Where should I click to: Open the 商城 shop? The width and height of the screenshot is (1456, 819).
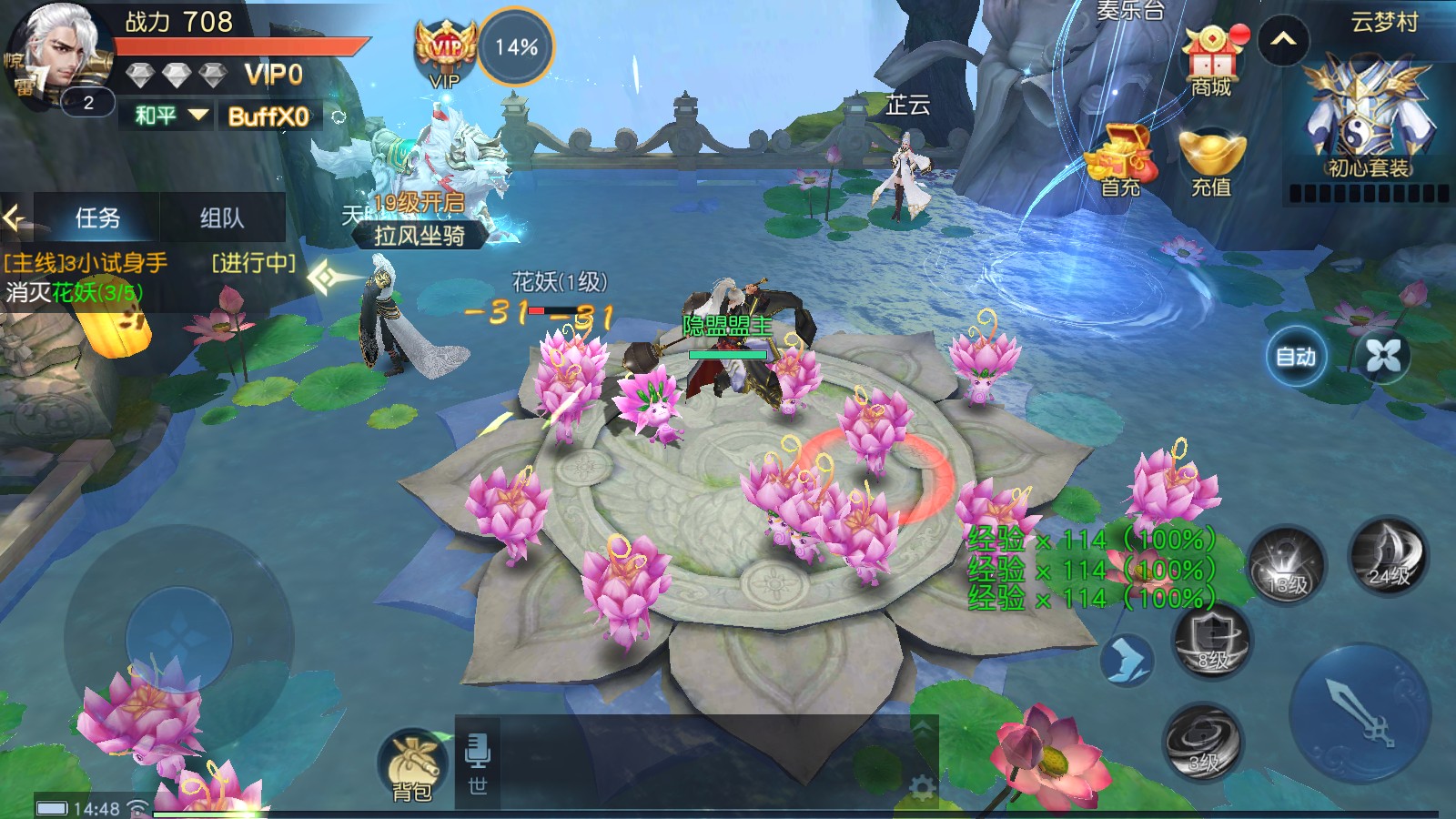coord(1211,64)
